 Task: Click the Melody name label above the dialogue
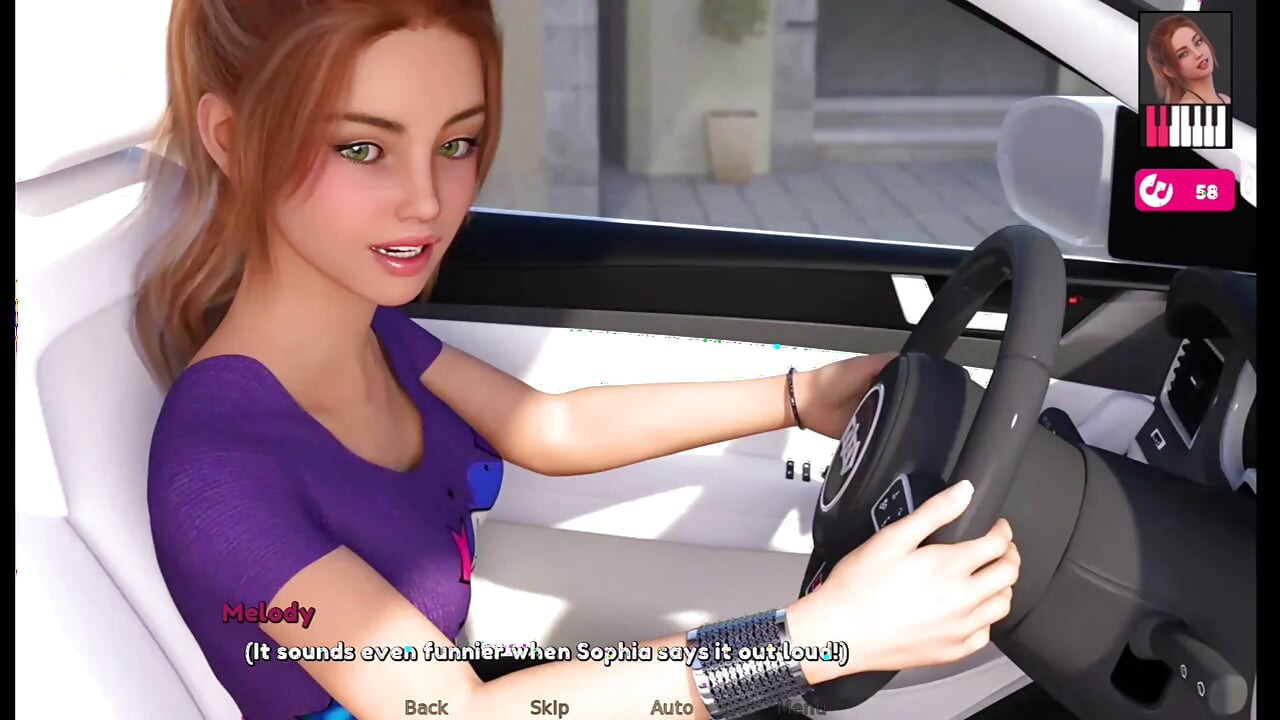coord(270,613)
